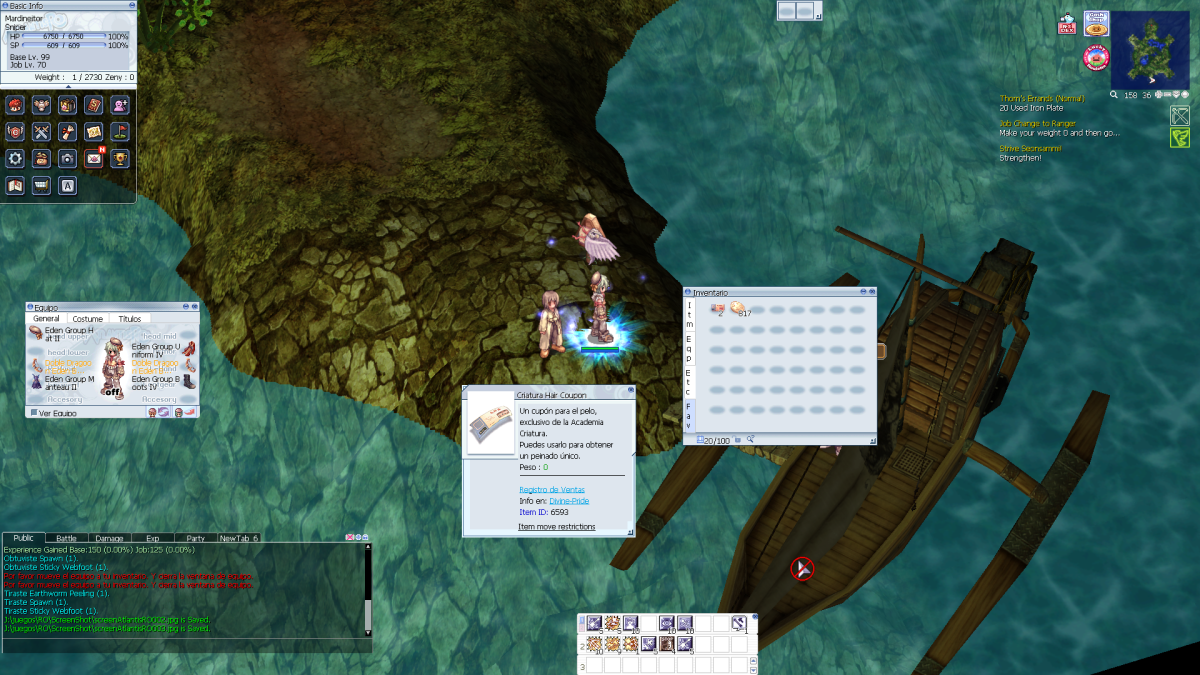
Task: Select the Eden Group Hat II slot
Action: coord(38,332)
